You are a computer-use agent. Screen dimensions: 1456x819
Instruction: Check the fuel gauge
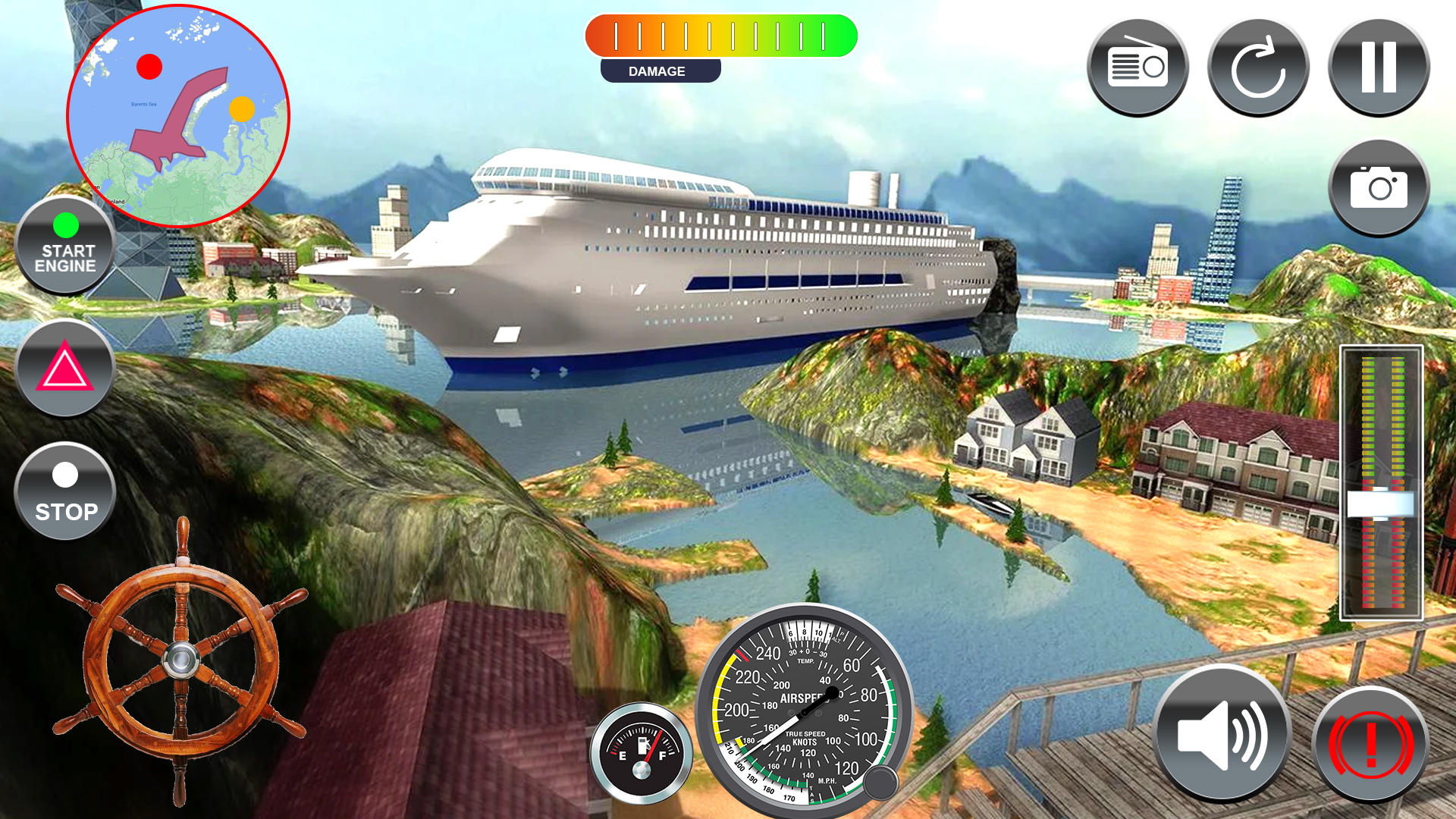point(643,751)
